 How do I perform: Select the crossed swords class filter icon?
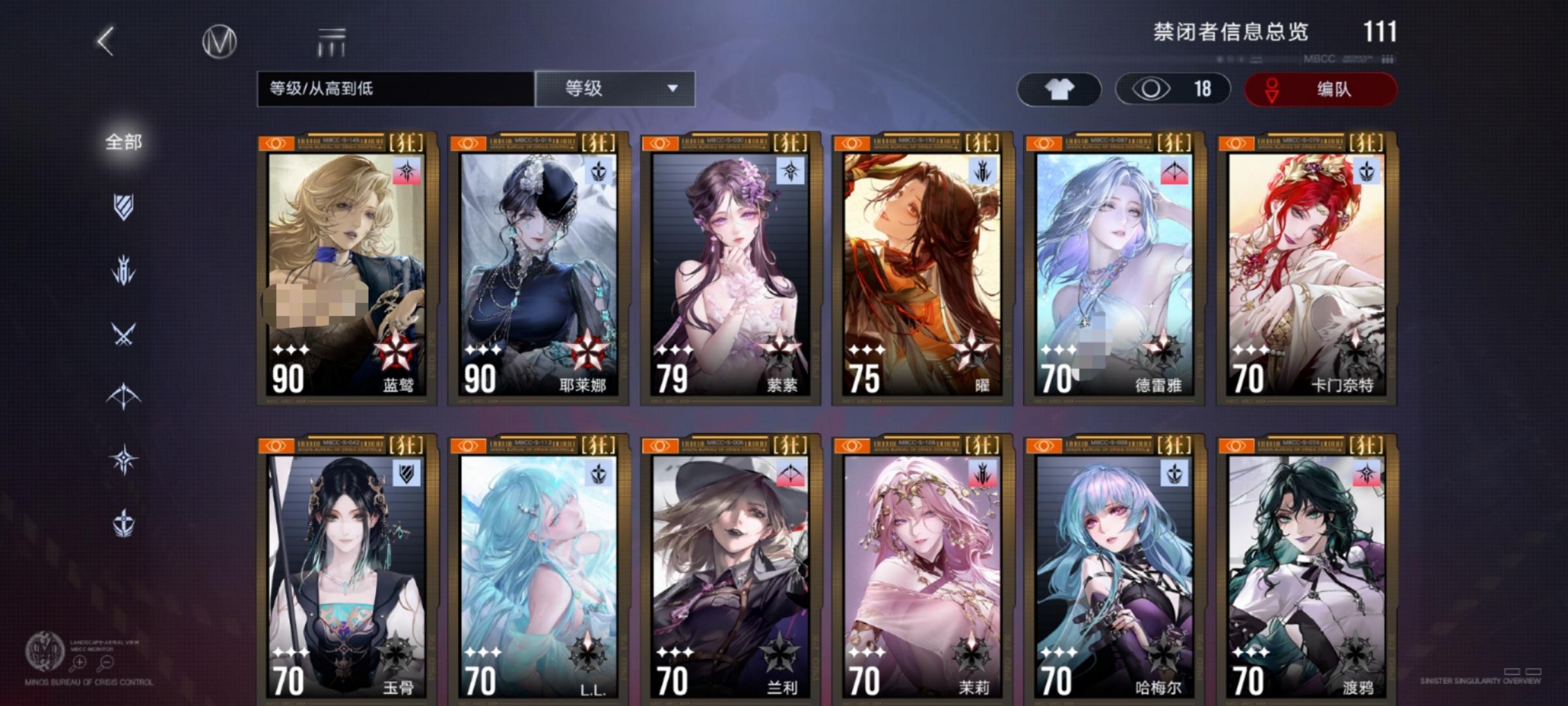[125, 333]
